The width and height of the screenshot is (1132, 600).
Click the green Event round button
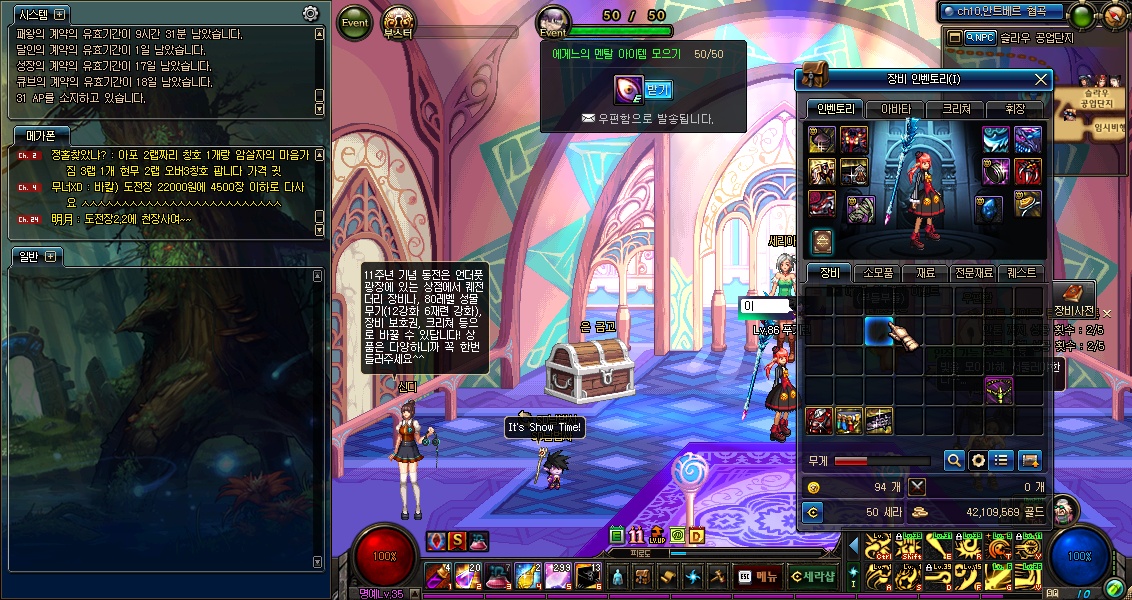[354, 22]
